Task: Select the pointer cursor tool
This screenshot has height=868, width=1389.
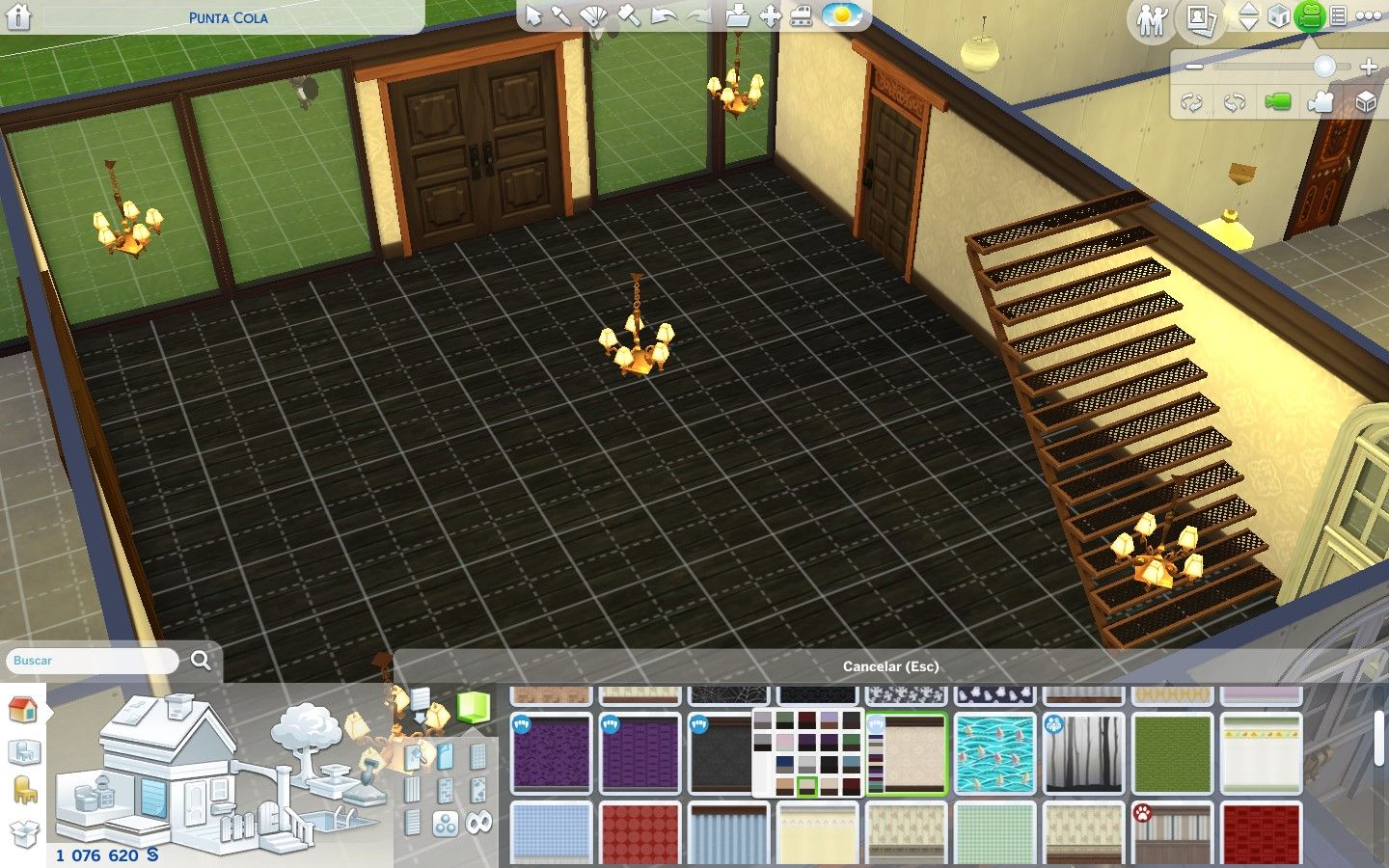Action: 533,16
